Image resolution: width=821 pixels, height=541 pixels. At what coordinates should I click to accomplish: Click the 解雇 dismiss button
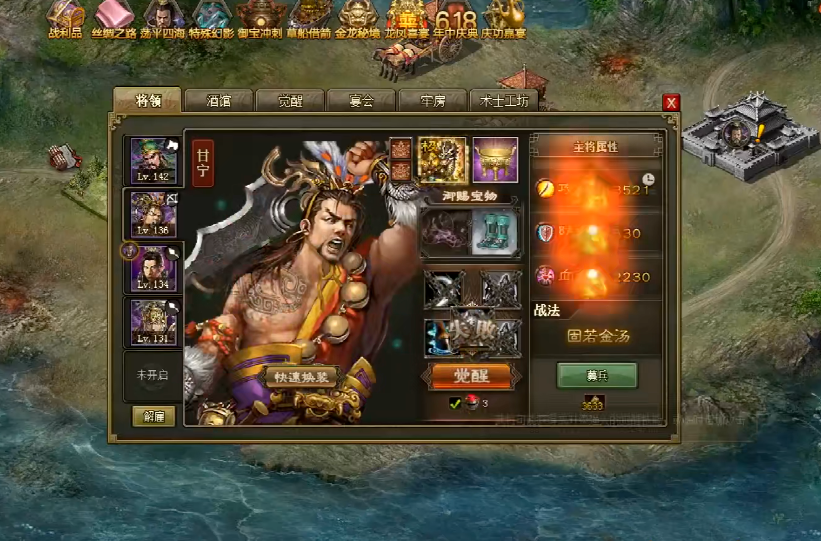[x=153, y=416]
